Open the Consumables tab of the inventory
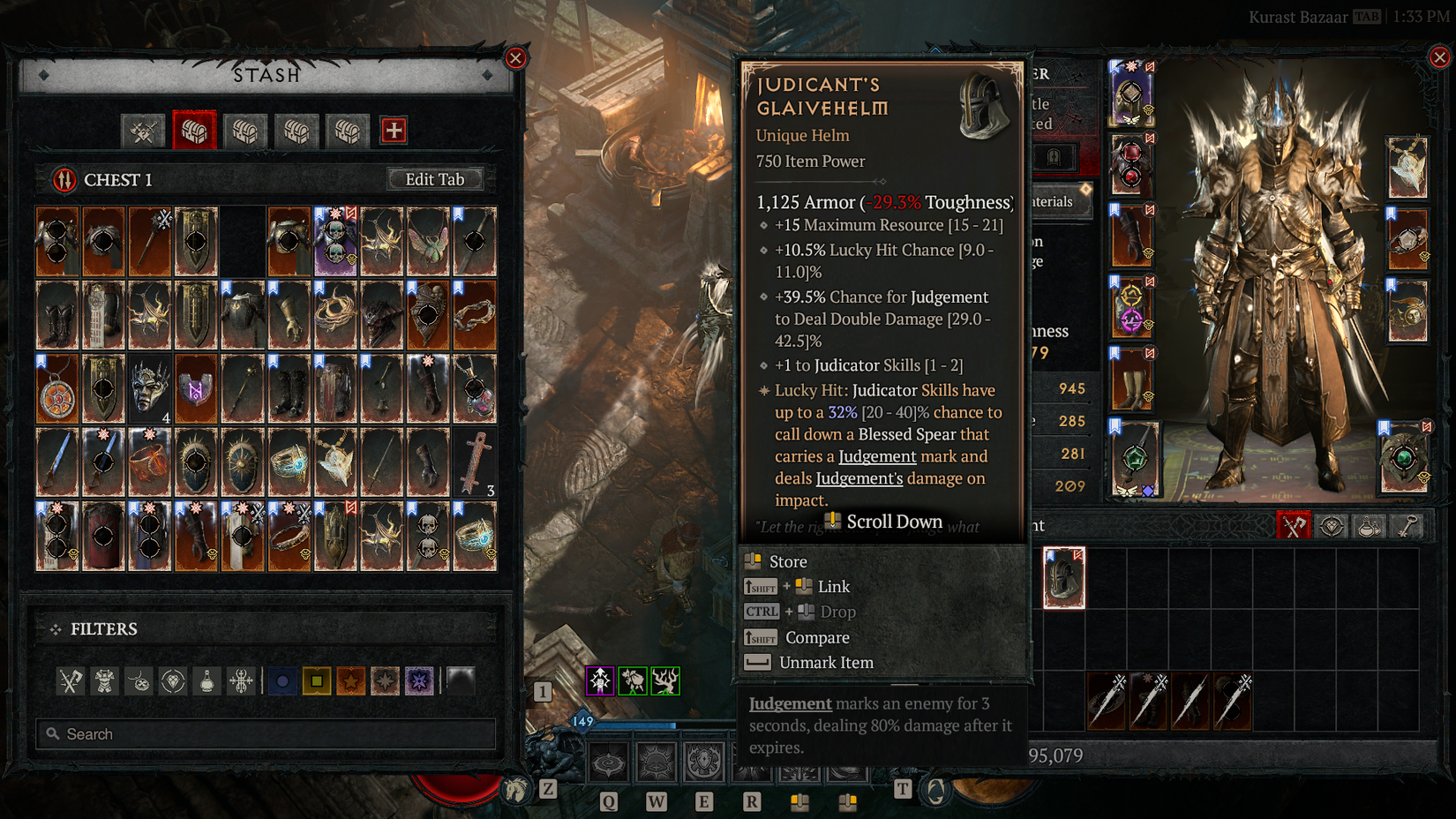The width and height of the screenshot is (1456, 819). pos(1370,526)
